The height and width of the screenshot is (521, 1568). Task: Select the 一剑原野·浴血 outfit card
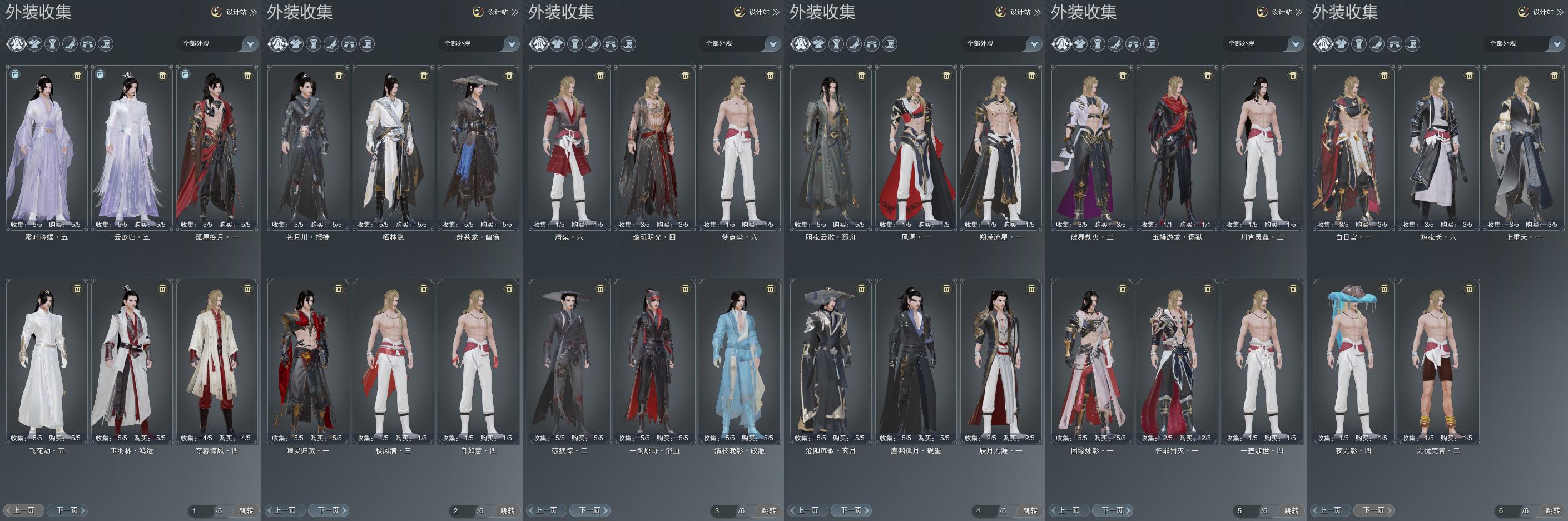coord(654,360)
